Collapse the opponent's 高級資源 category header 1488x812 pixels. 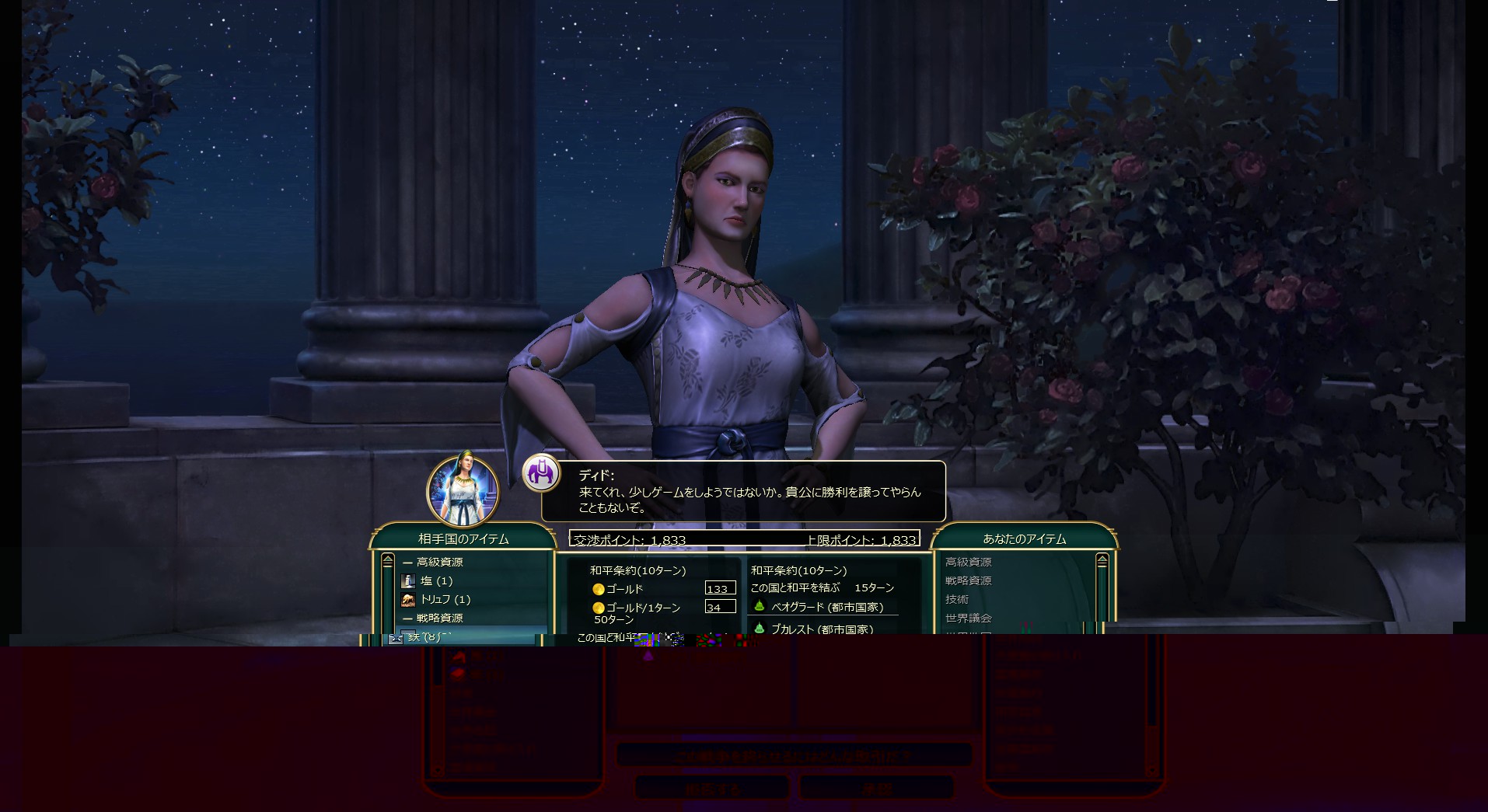click(439, 563)
